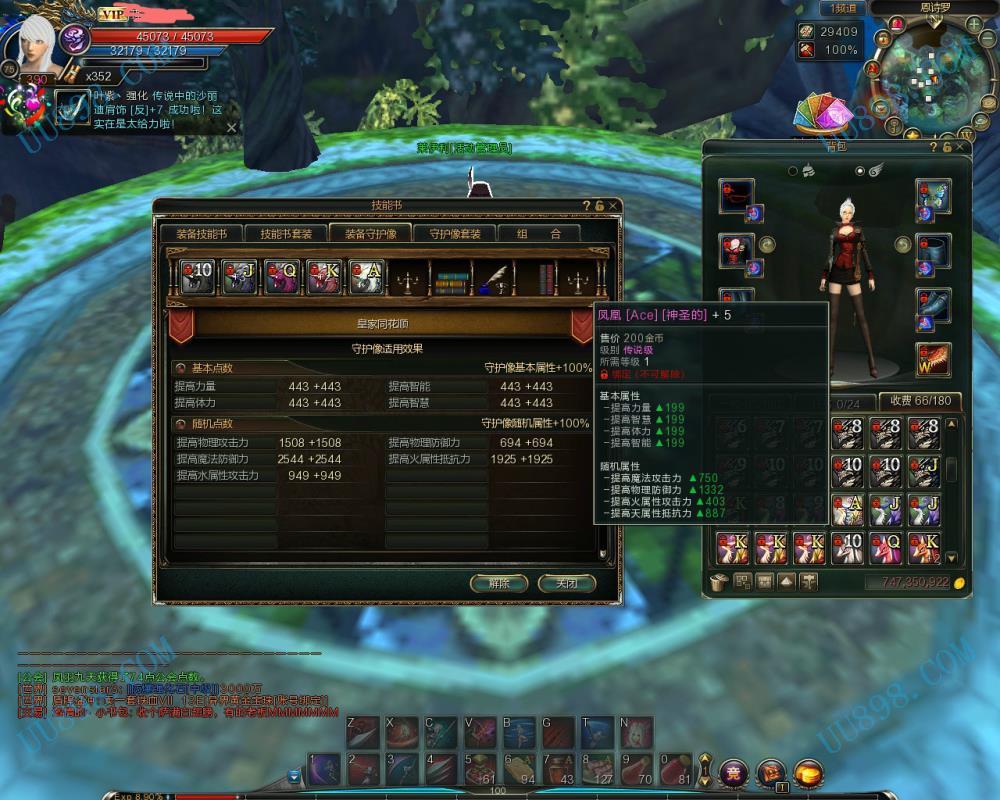Click the trash bin icon in the bag

[718, 582]
